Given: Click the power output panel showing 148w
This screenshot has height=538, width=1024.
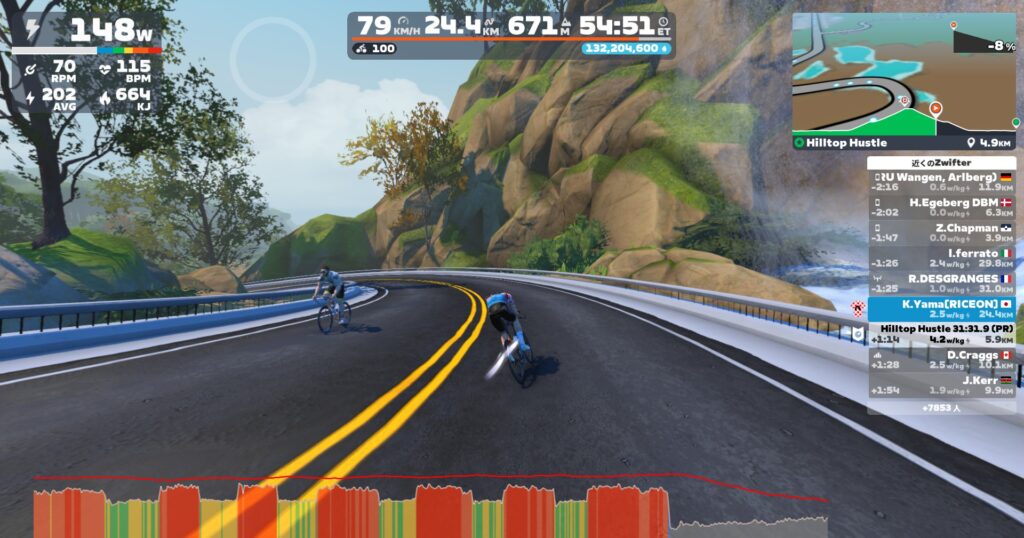Looking at the screenshot, I should coord(87,32).
